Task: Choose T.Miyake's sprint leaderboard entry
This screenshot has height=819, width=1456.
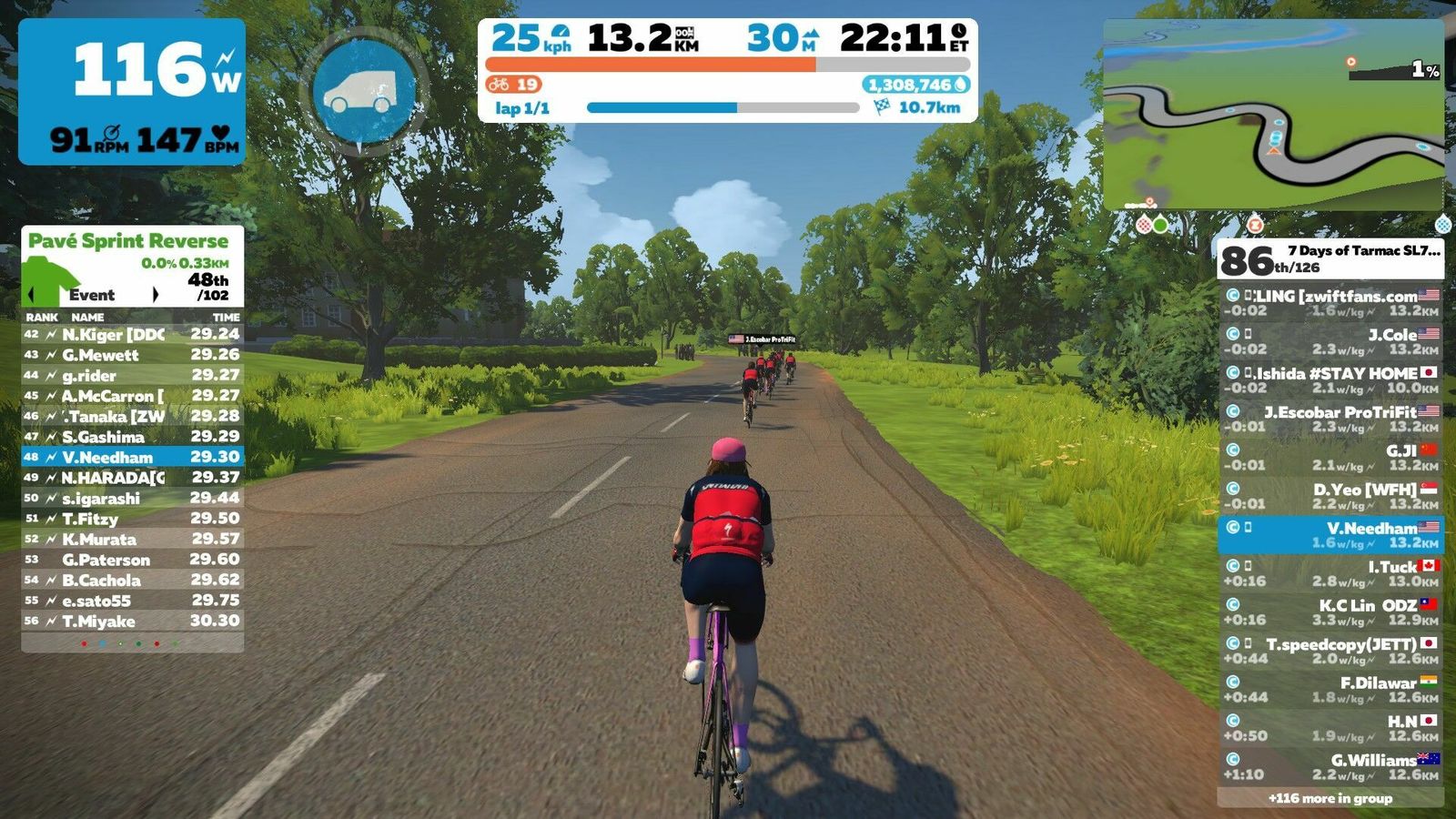Action: [x=133, y=622]
